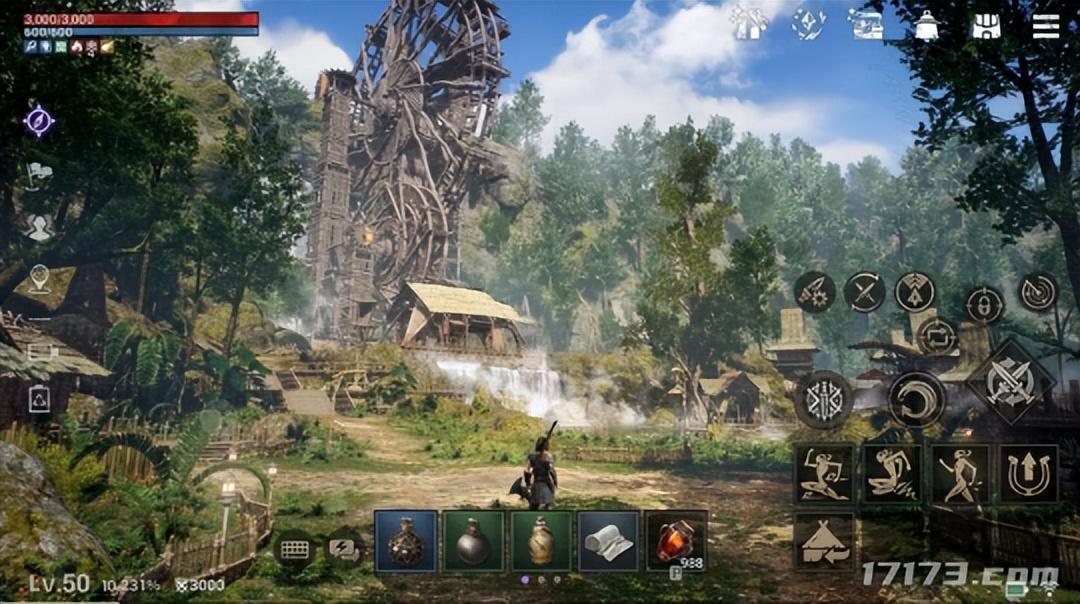
Task: Tap the map pin location icon
Action: click(x=39, y=278)
